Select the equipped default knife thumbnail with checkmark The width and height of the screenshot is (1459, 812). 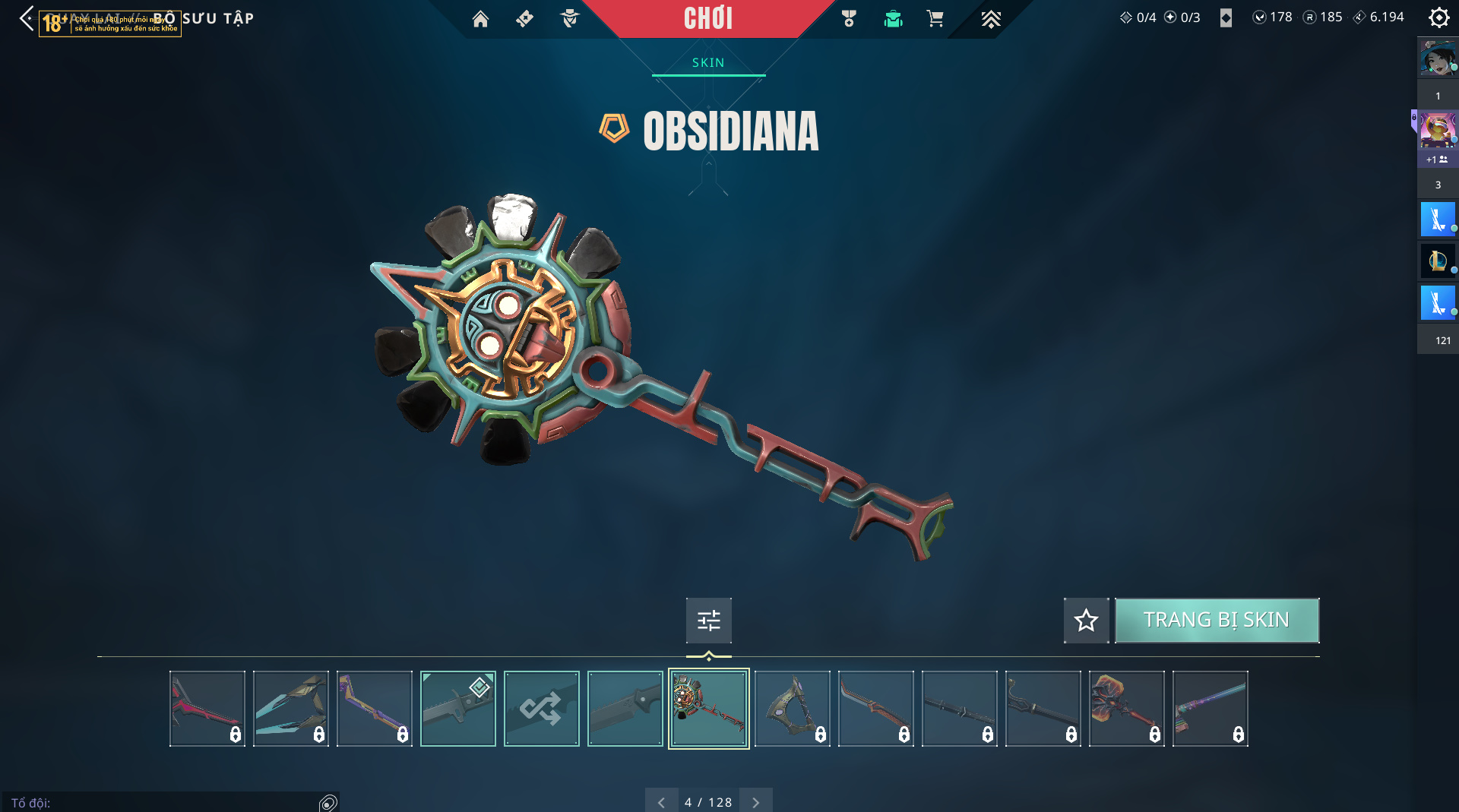click(457, 709)
